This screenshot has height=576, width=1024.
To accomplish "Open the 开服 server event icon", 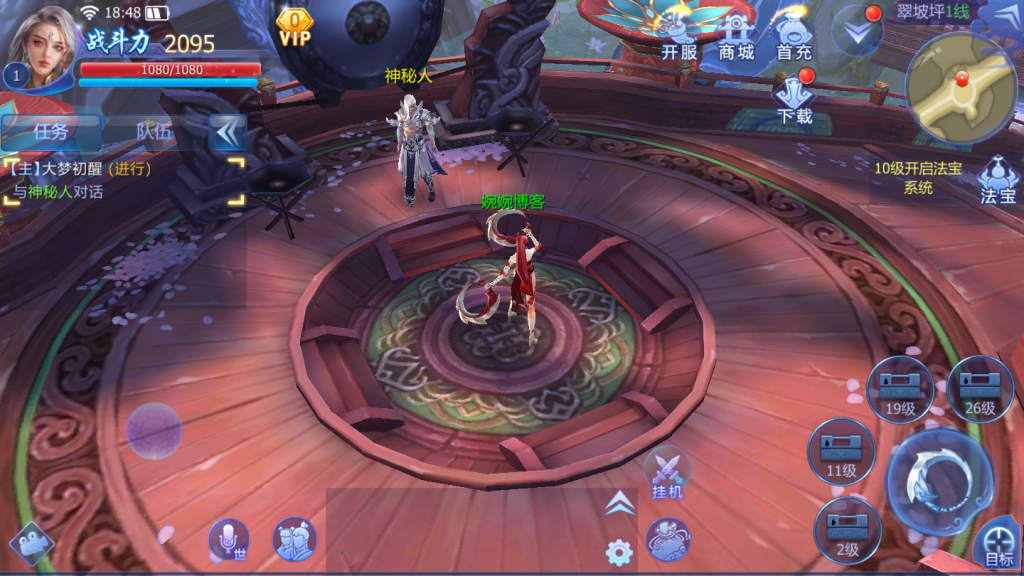I will coord(680,38).
